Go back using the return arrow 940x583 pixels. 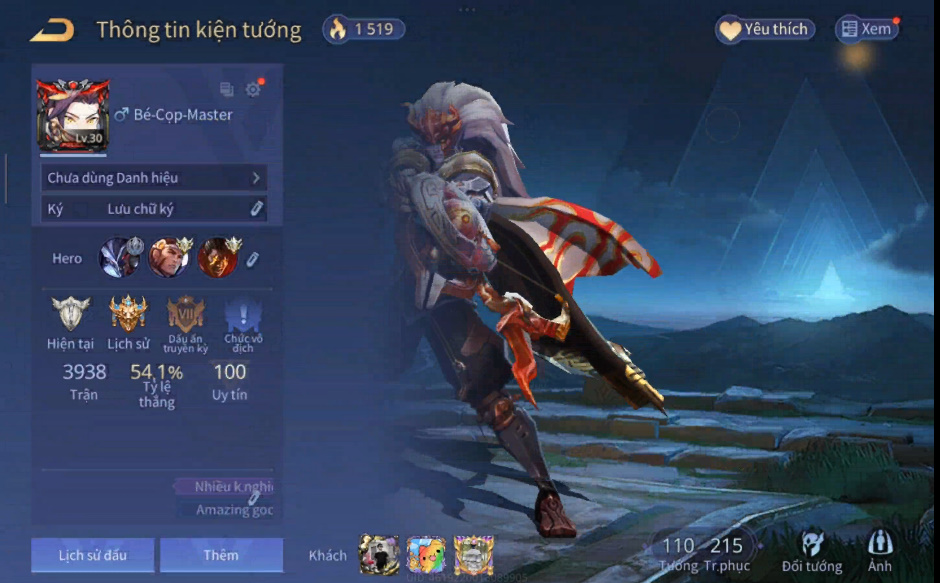pyautogui.click(x=52, y=31)
